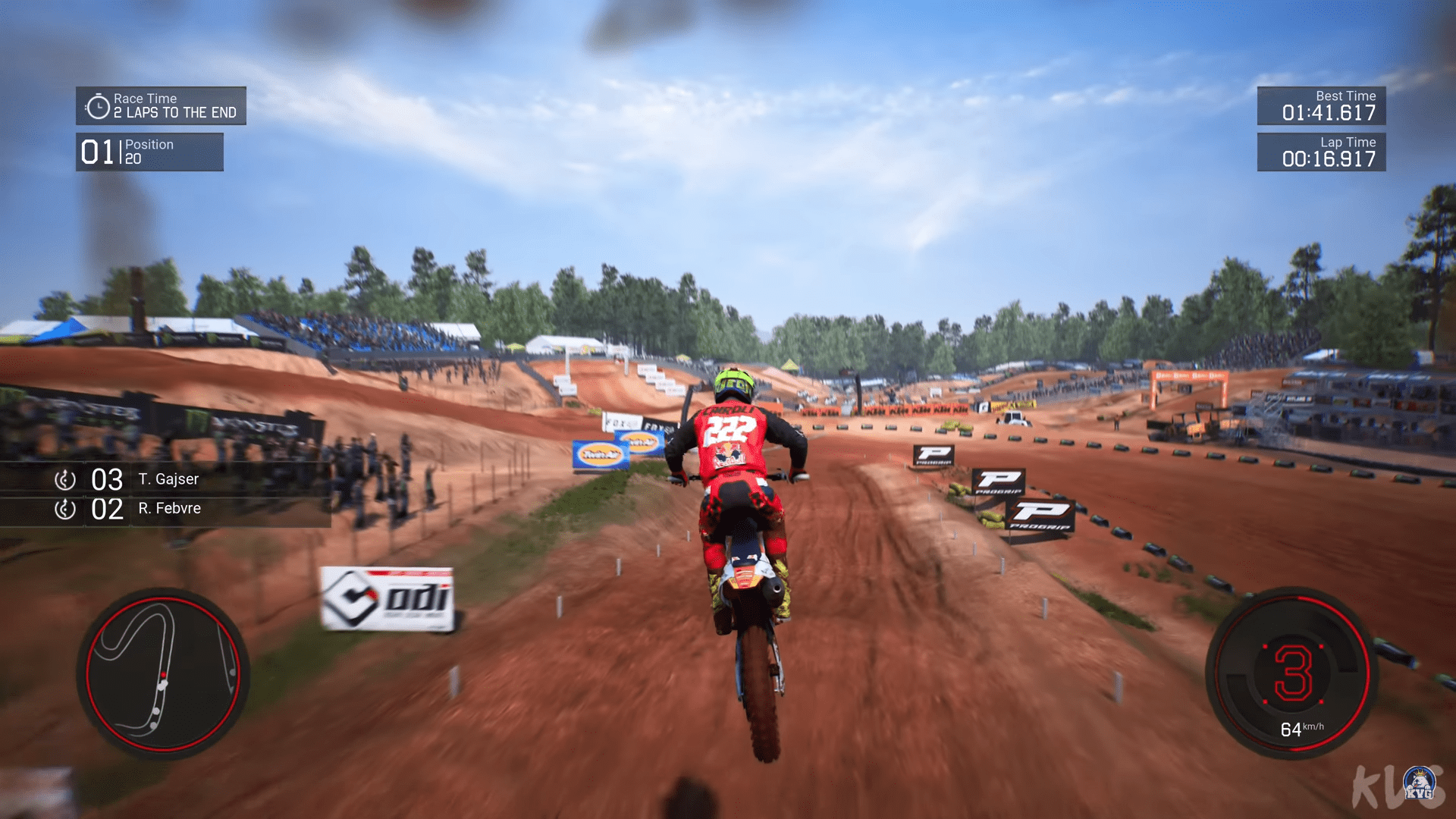Click the lap counter icon beside R. Febvre
This screenshot has height=819, width=1456.
[x=64, y=509]
